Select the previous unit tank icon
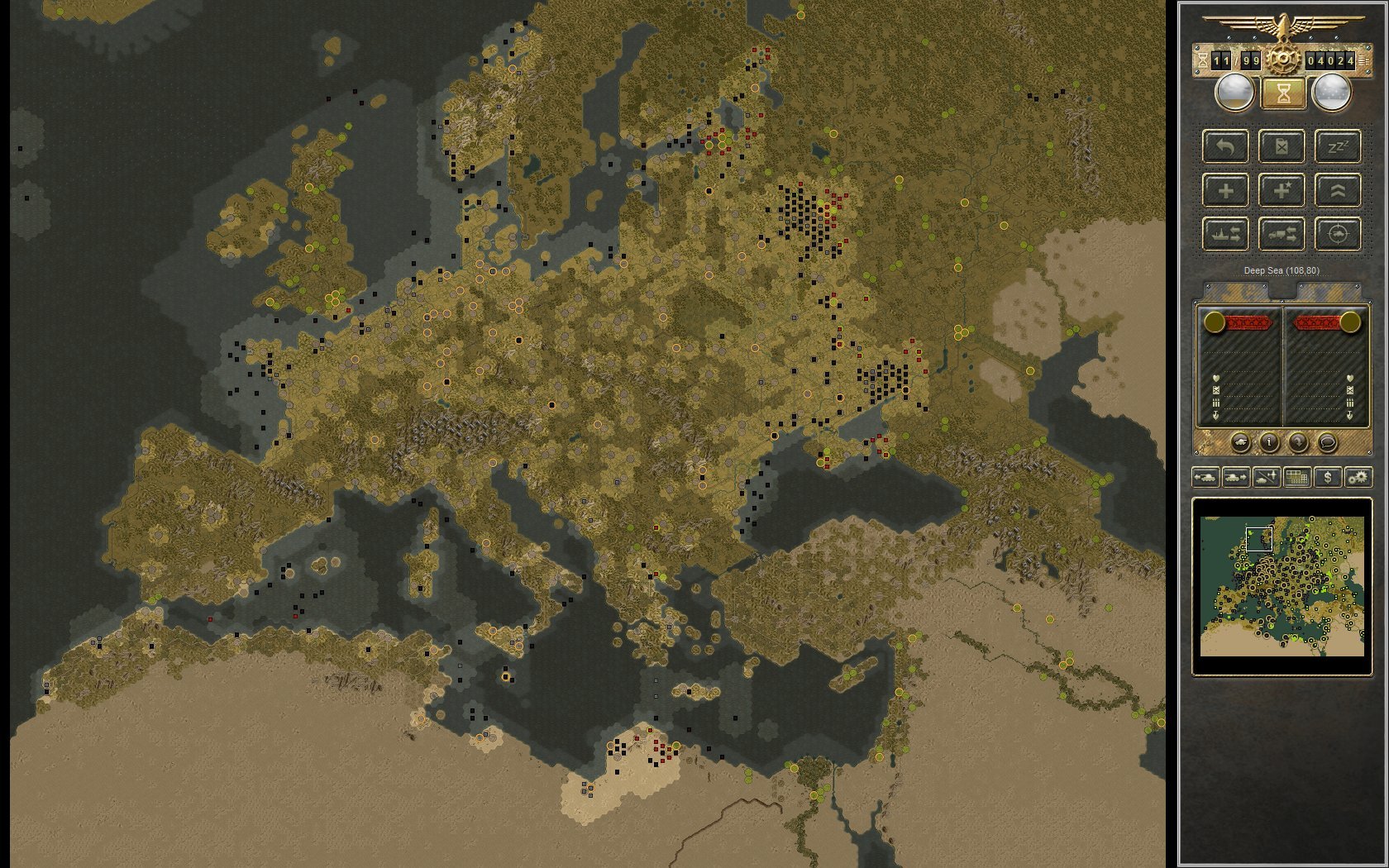 point(1205,477)
